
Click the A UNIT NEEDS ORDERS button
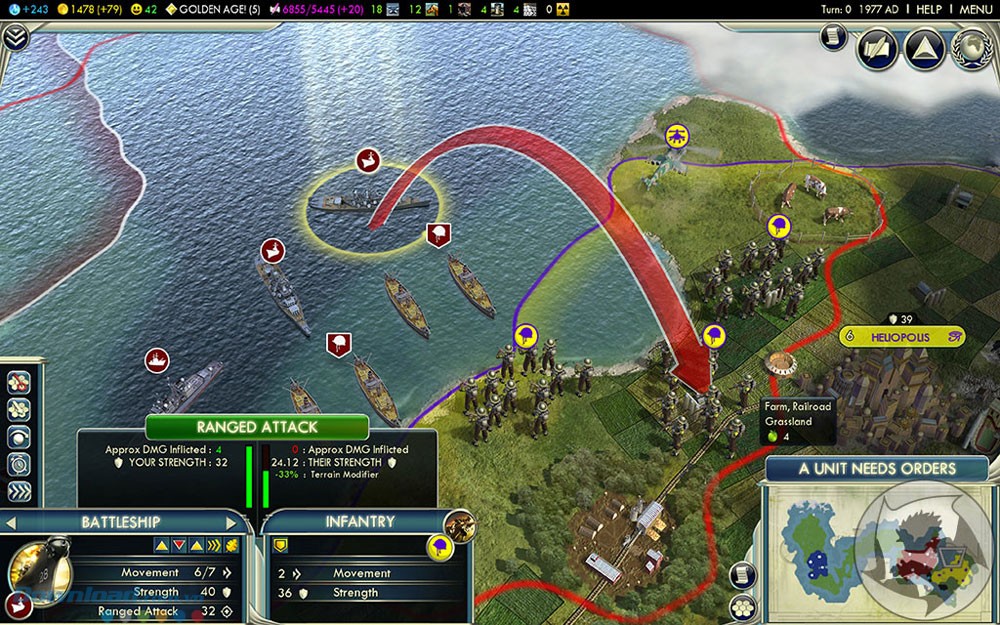(x=876, y=468)
